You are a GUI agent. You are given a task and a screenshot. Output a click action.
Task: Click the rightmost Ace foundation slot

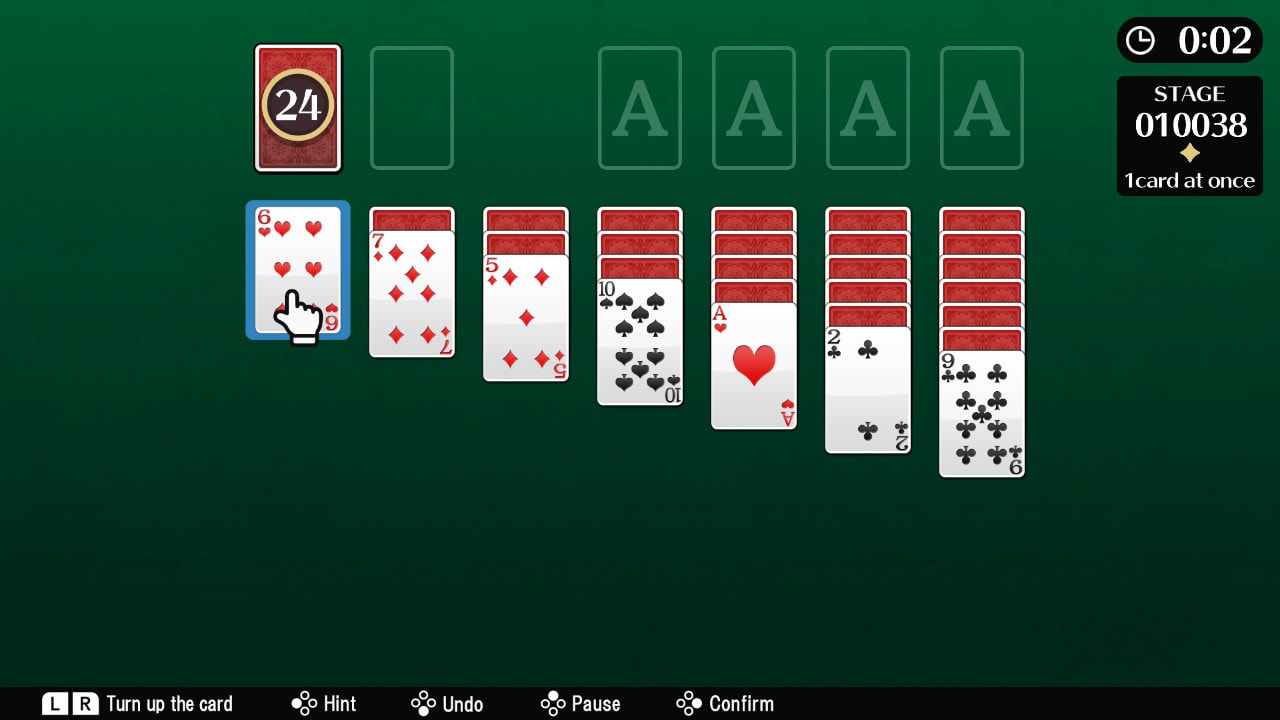[981, 107]
